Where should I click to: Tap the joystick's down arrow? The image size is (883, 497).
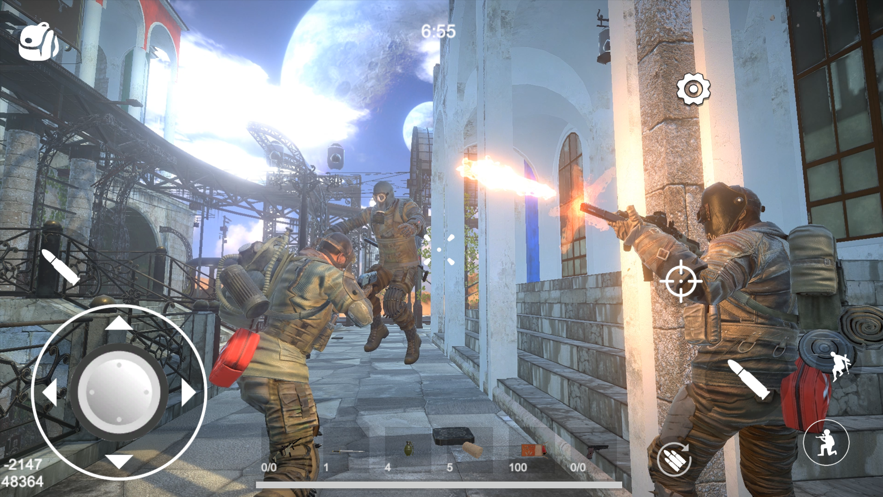click(119, 461)
